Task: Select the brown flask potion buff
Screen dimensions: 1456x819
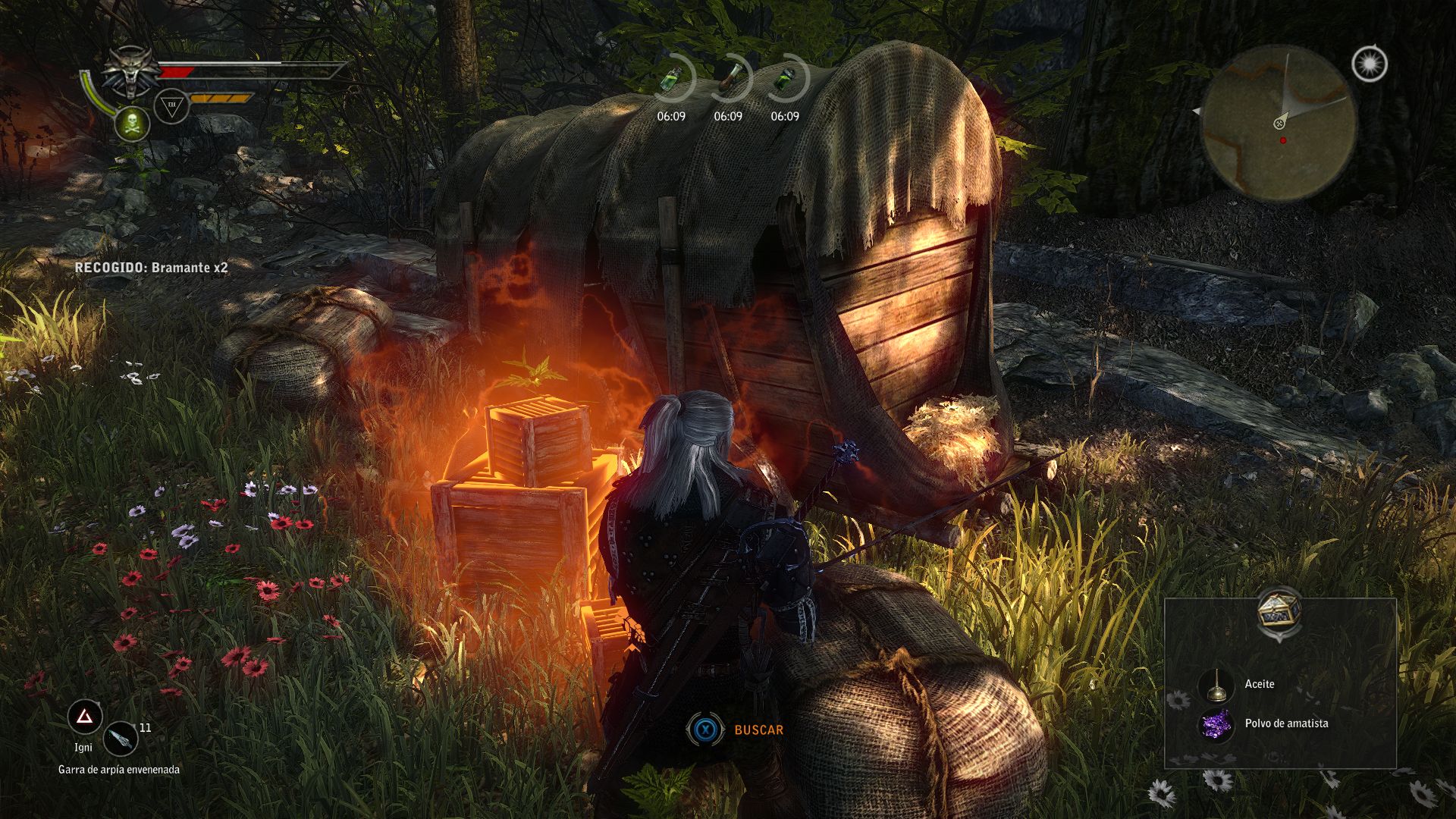Action: click(730, 77)
